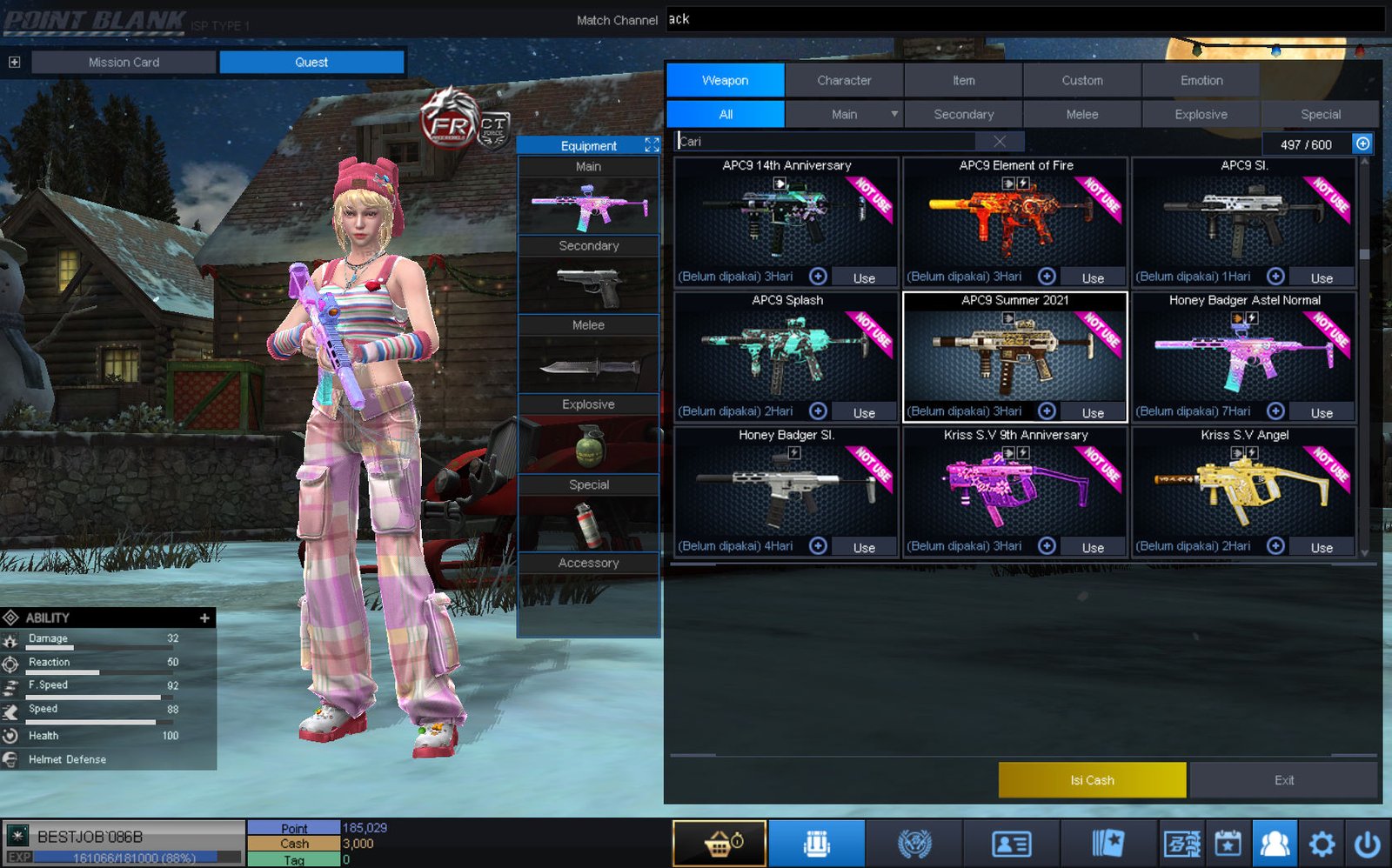The image size is (1392, 868).
Task: Click the power button icon
Action: coord(1368,844)
